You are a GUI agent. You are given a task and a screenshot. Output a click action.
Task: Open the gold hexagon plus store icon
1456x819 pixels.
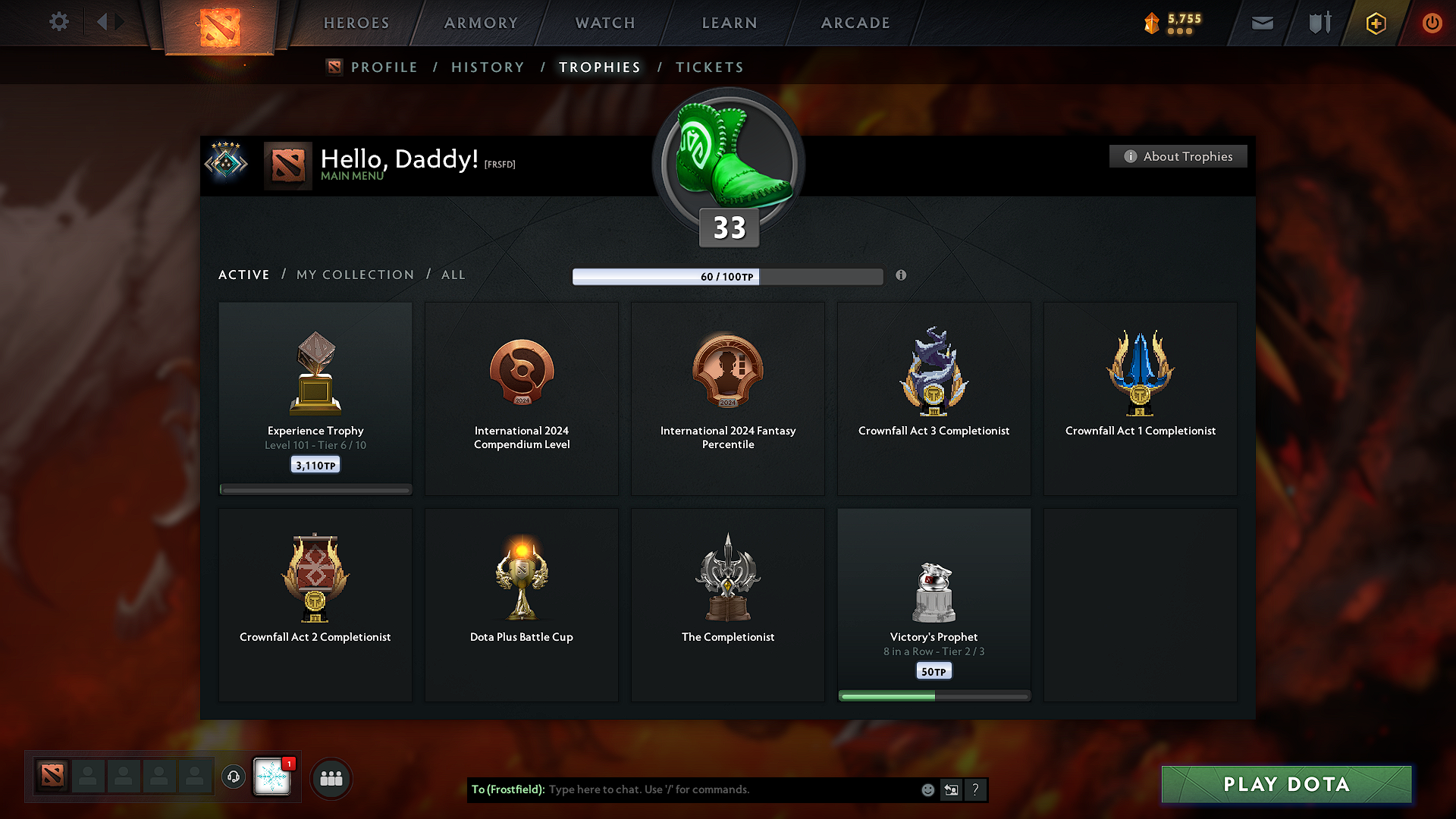pos(1375,23)
